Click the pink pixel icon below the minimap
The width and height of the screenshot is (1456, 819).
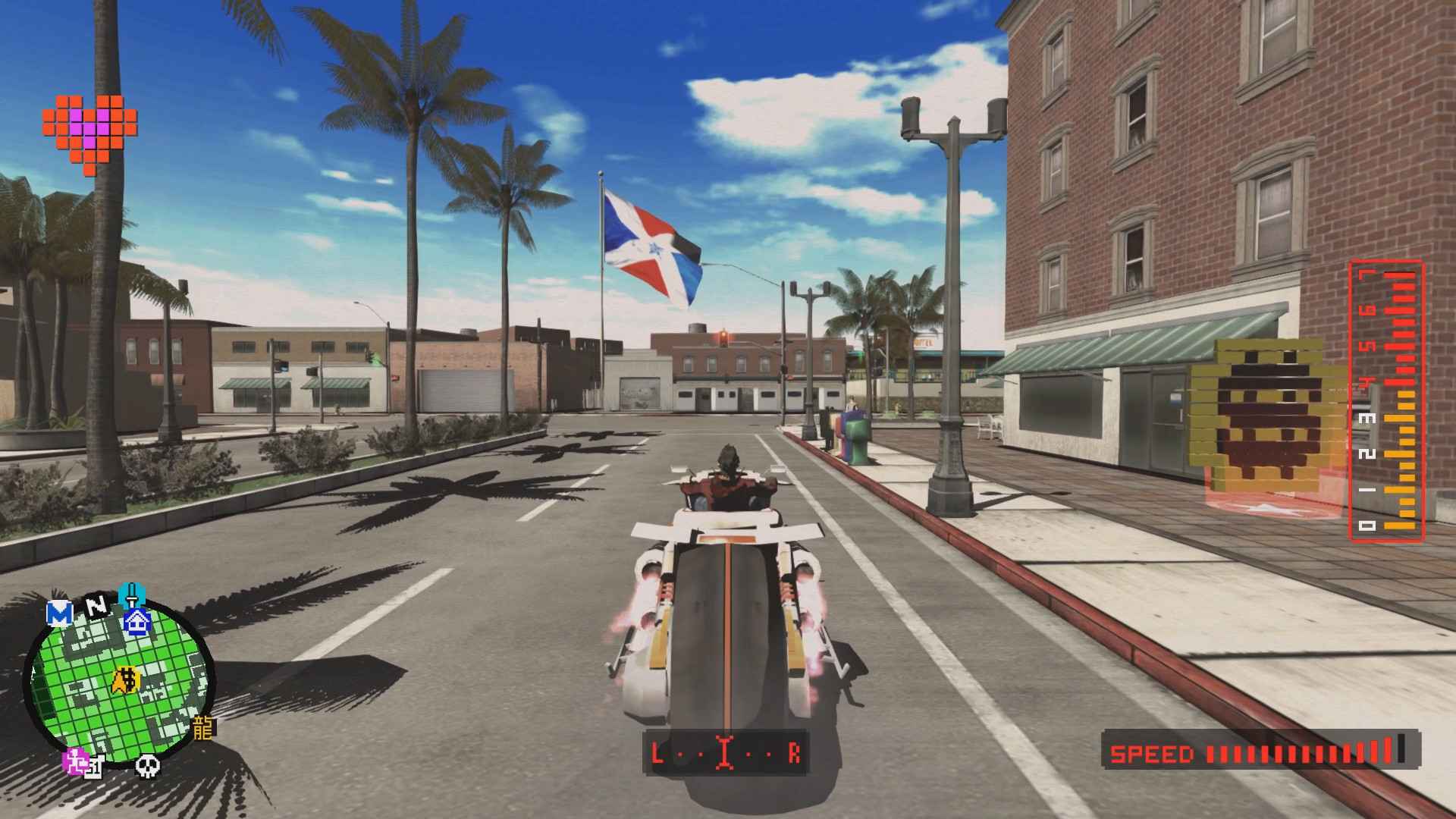coord(74,761)
